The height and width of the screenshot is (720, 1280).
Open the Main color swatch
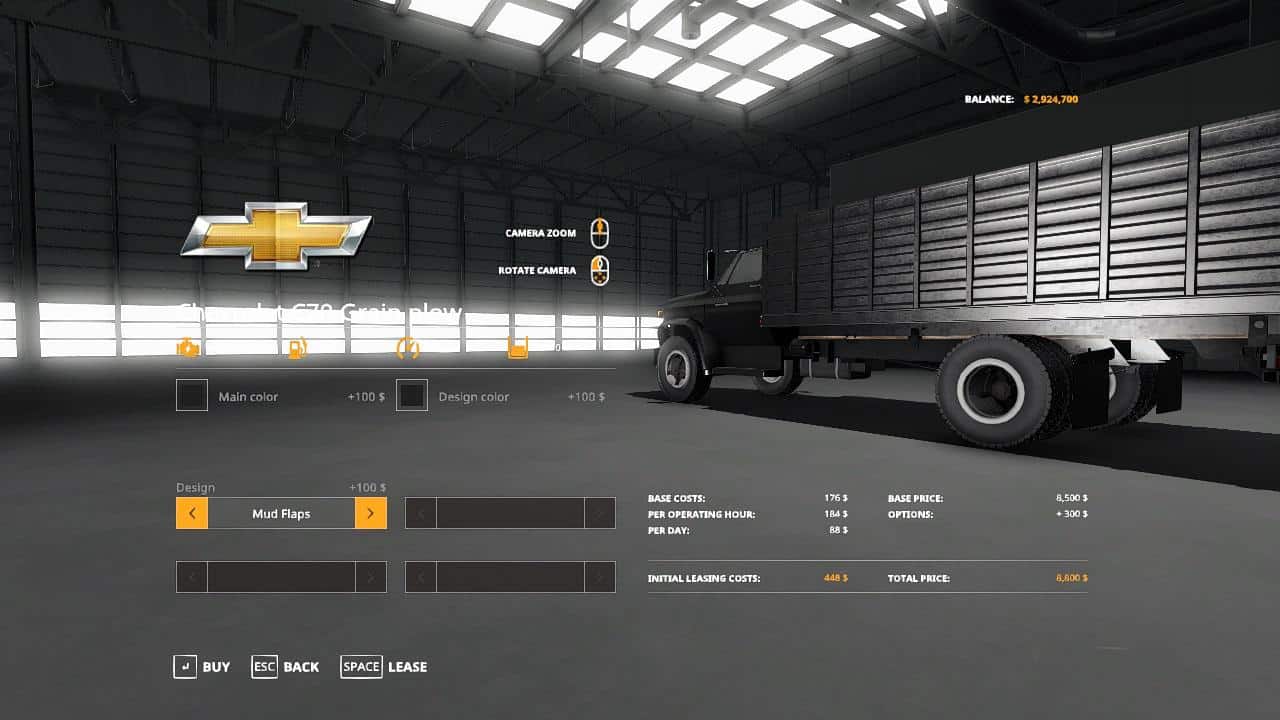pos(191,395)
